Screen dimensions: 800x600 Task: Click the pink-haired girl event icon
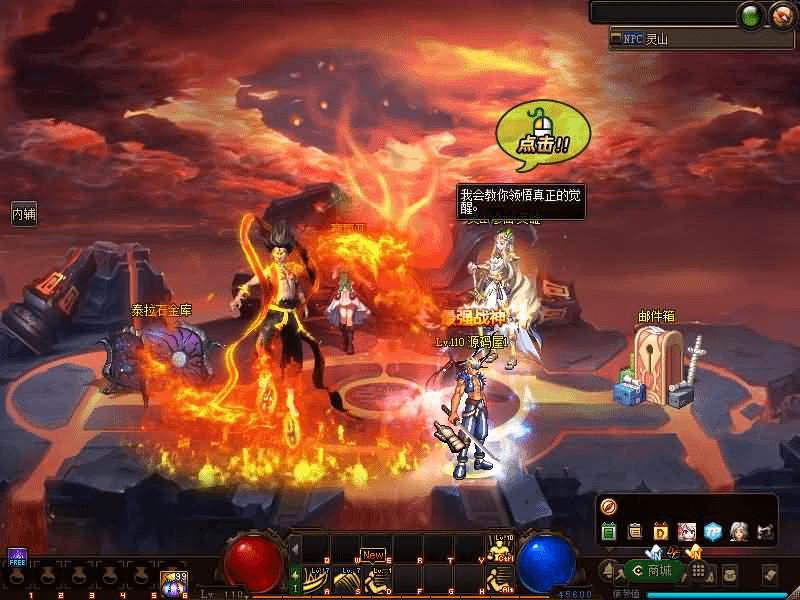[x=687, y=531]
